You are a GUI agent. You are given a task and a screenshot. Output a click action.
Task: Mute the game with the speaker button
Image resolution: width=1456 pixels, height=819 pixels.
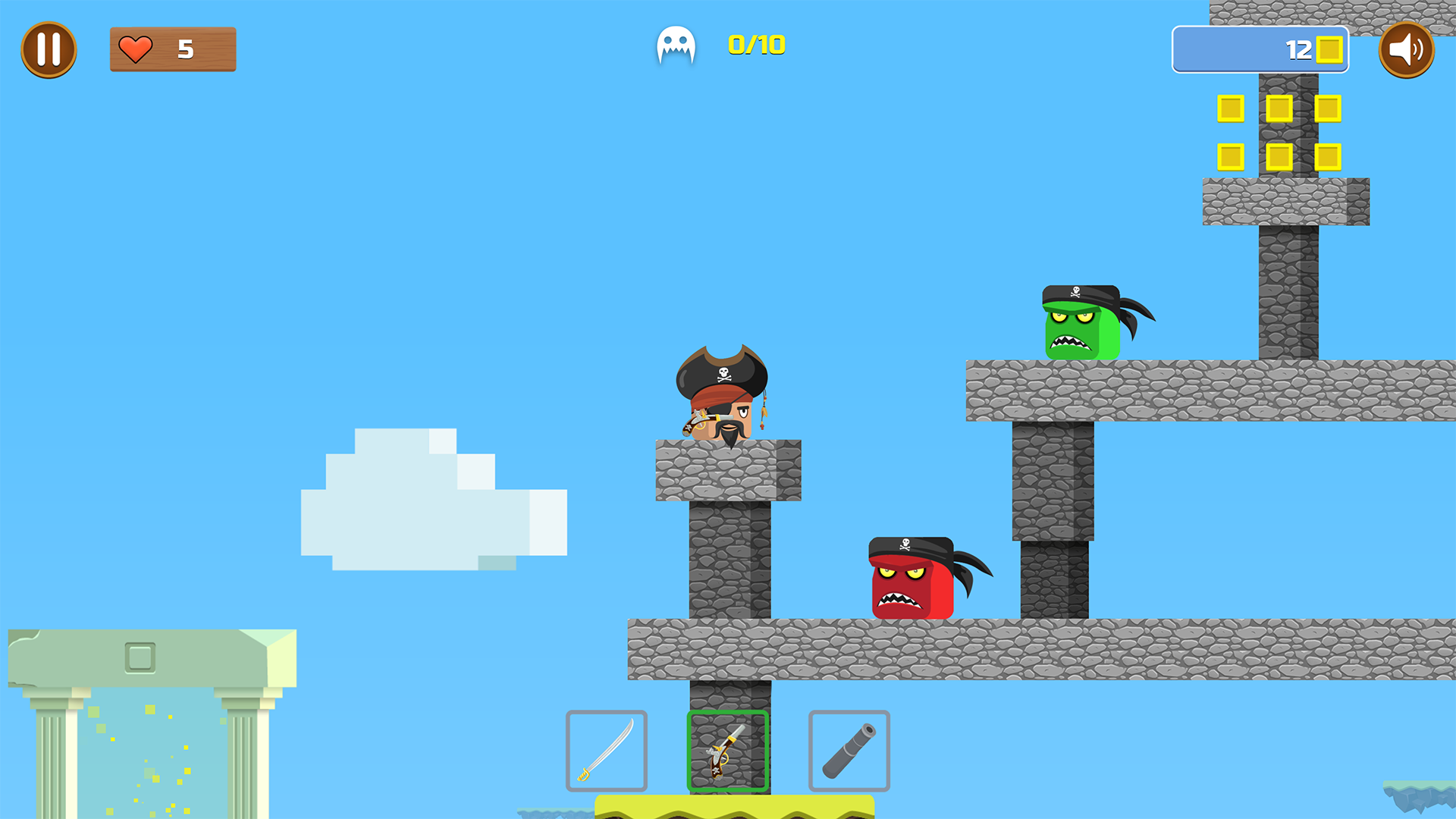(x=1407, y=49)
